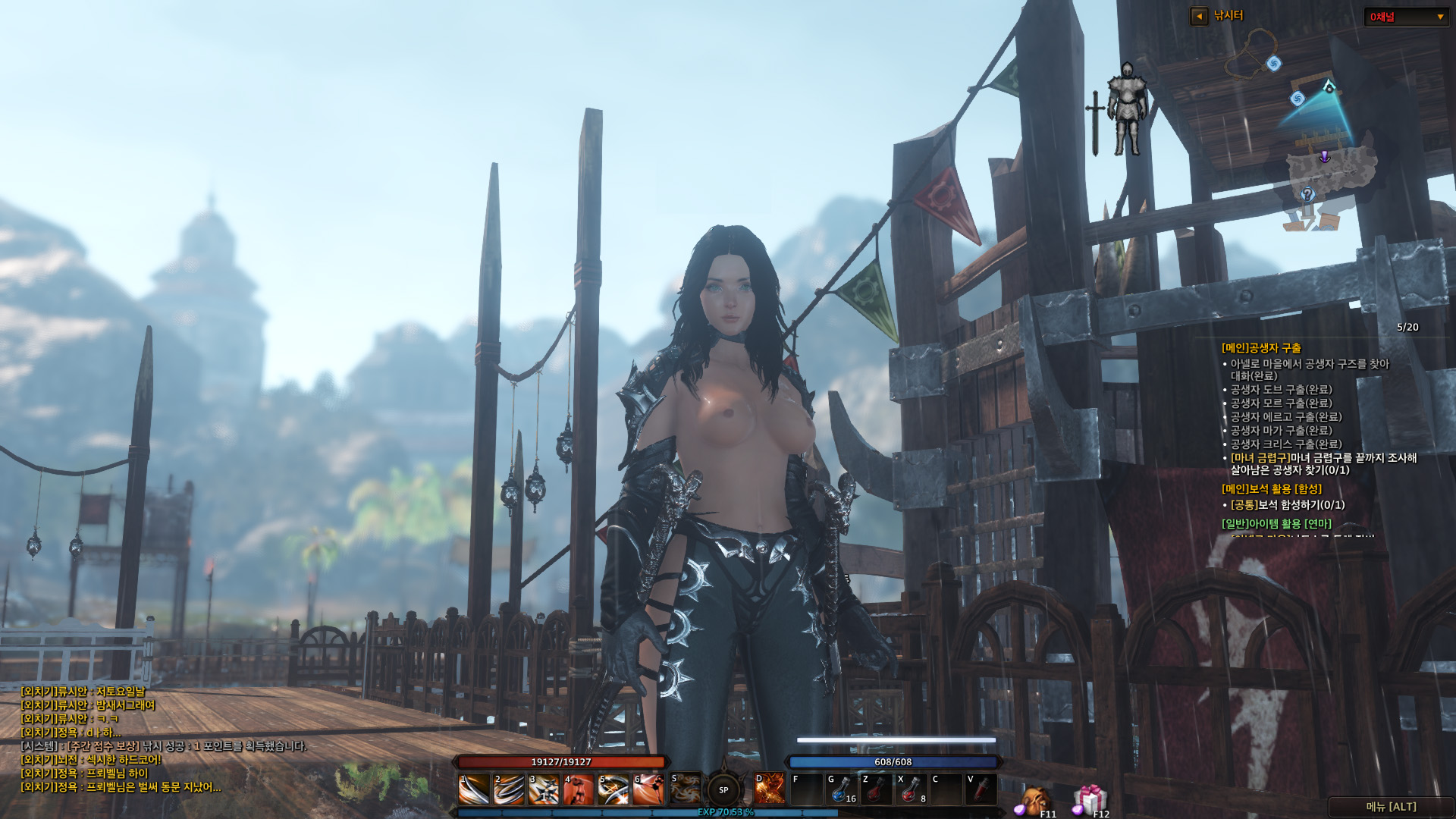Click the round SP button
This screenshot has width=1456, height=819.
pyautogui.click(x=723, y=790)
